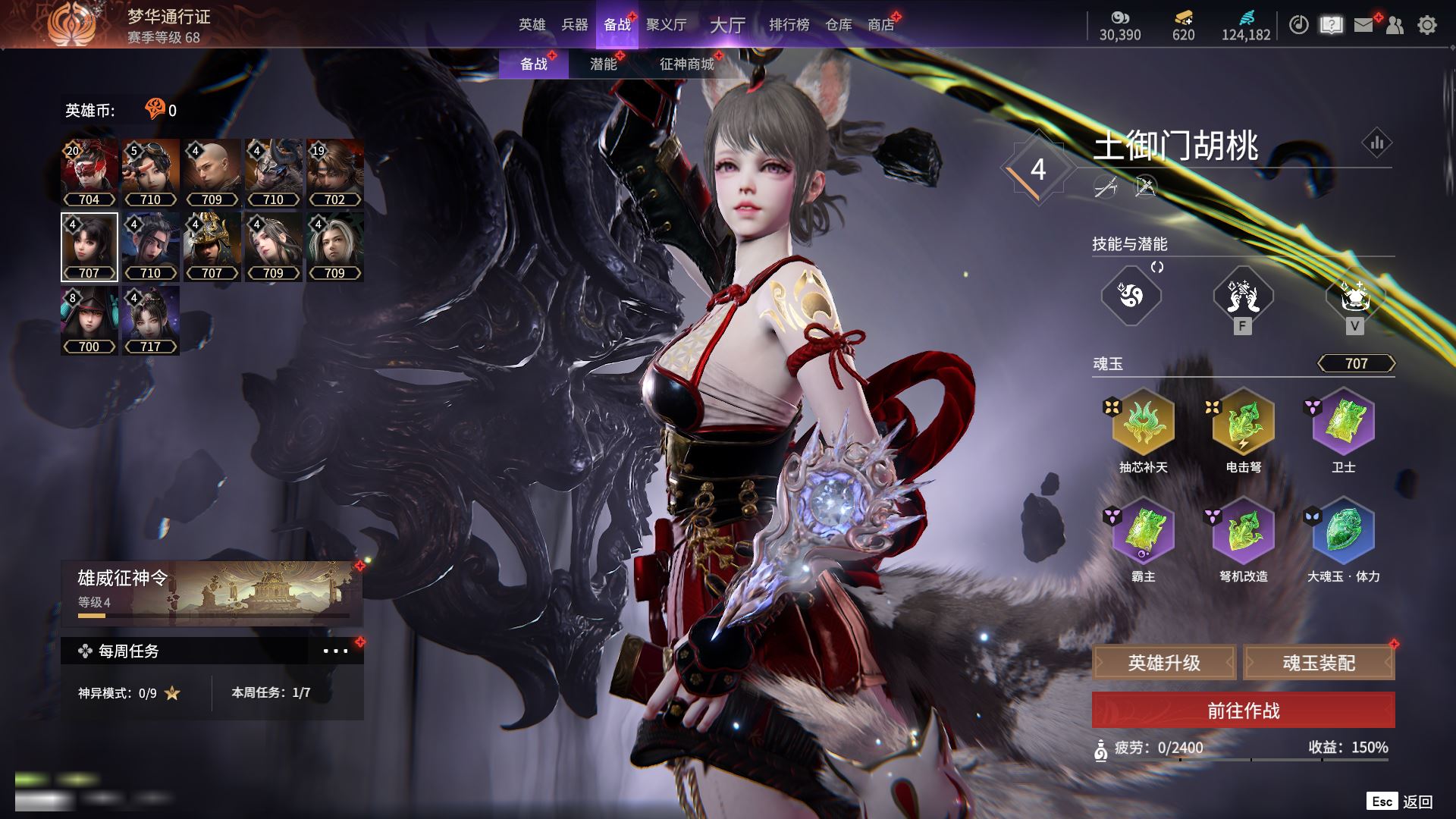The height and width of the screenshot is (819, 1456).
Task: Expand weekly tasks with the three-dots button
Action: point(335,651)
